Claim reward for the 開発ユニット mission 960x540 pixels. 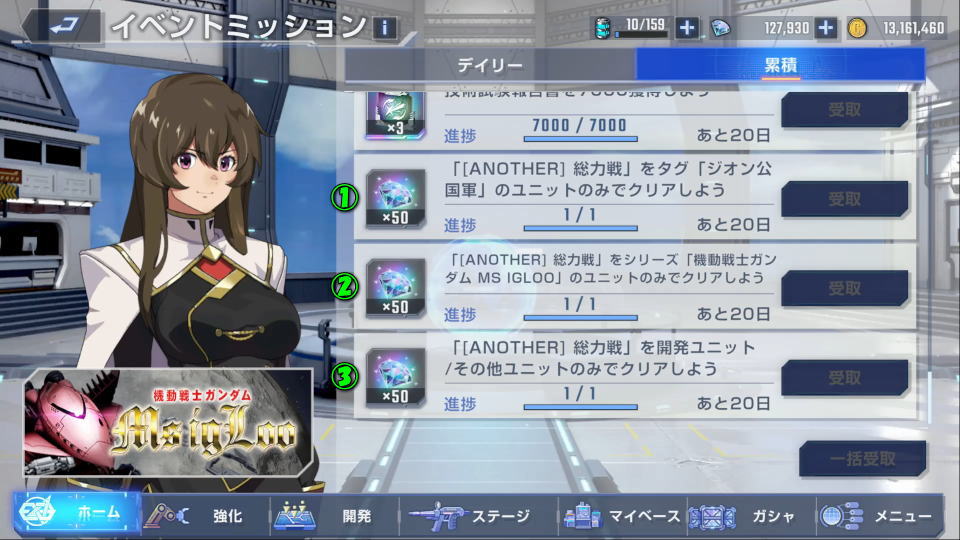844,378
